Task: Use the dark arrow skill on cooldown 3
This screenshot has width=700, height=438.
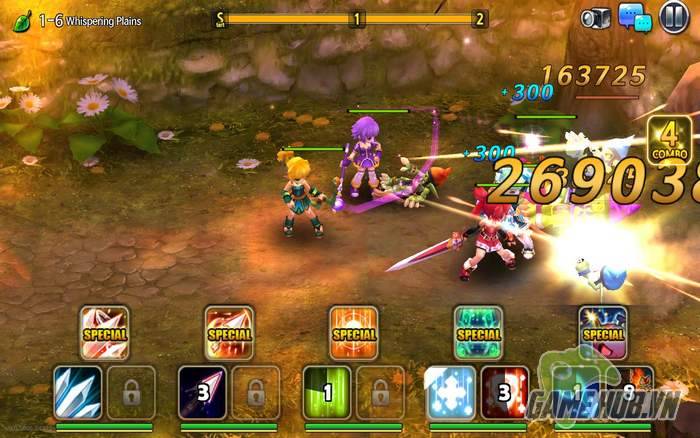Action: (x=202, y=392)
